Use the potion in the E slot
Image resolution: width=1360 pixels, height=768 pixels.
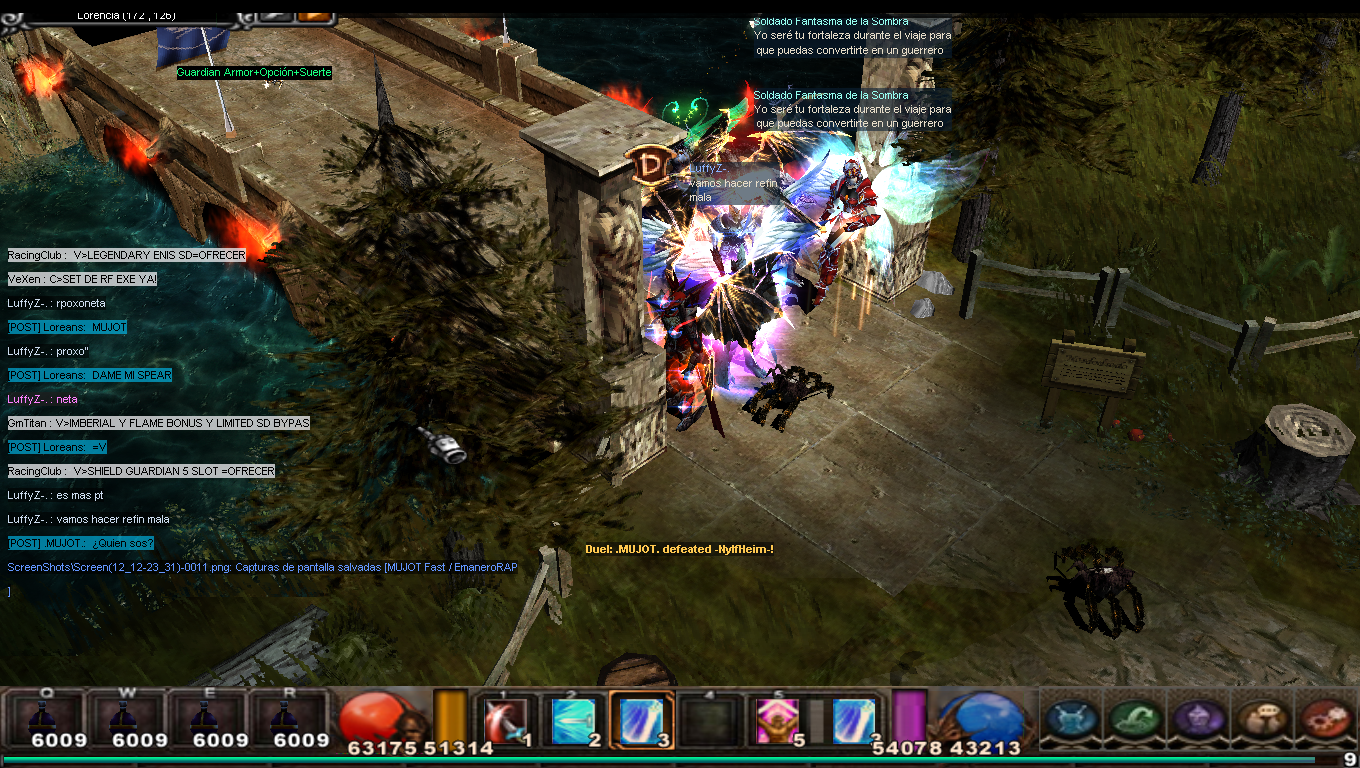pyautogui.click(x=207, y=717)
